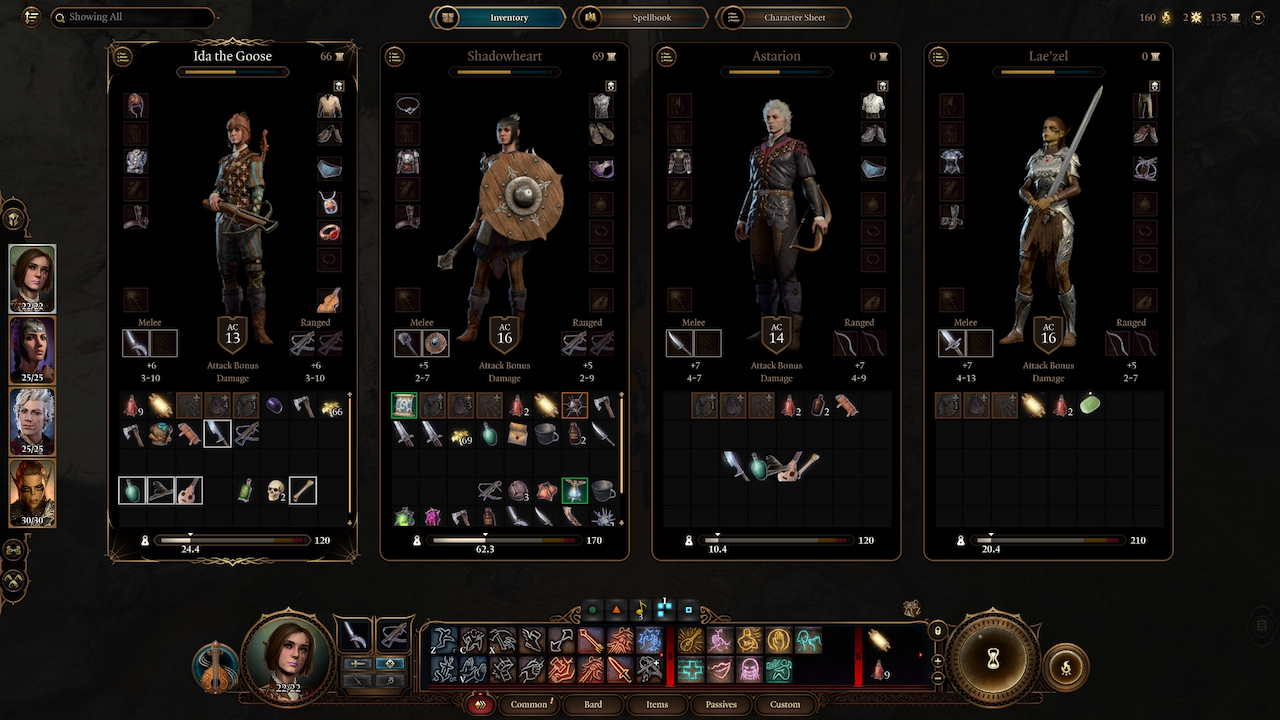
Task: Show the Items hotbar tab
Action: [x=657, y=704]
